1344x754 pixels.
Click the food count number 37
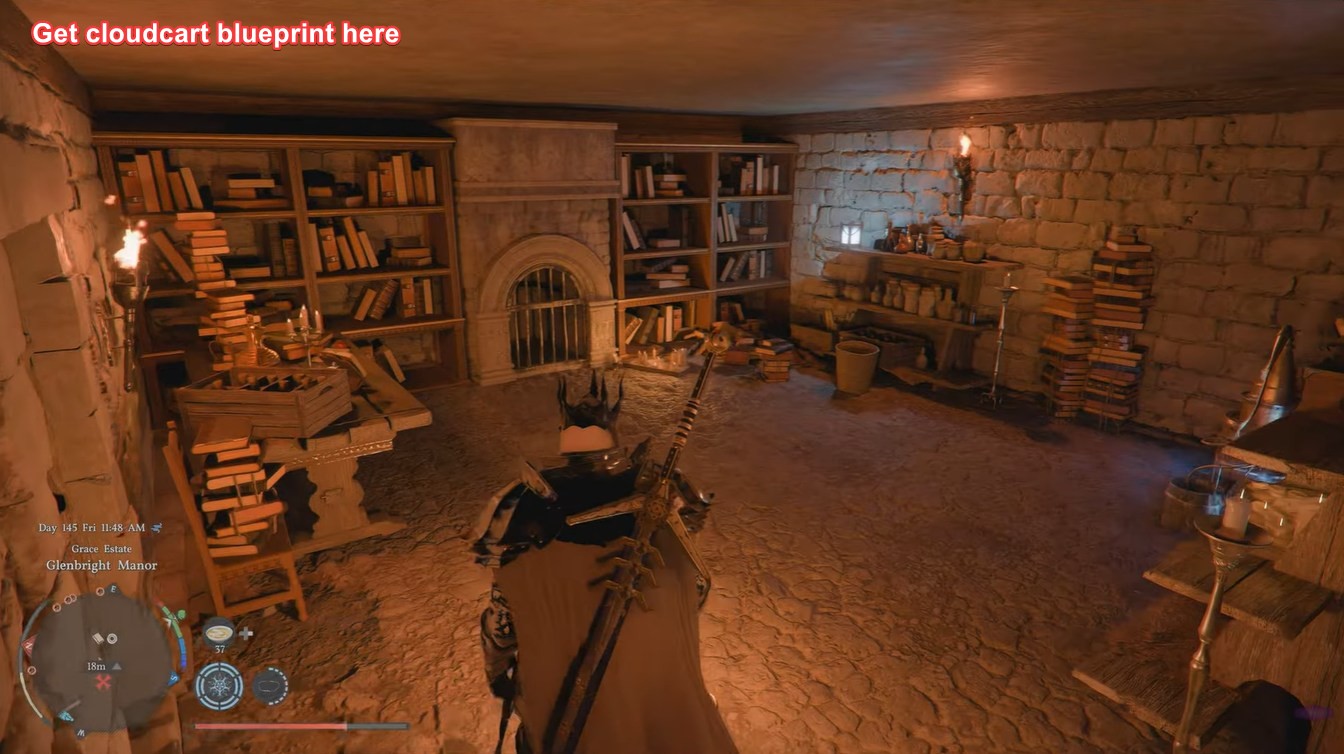click(x=219, y=650)
